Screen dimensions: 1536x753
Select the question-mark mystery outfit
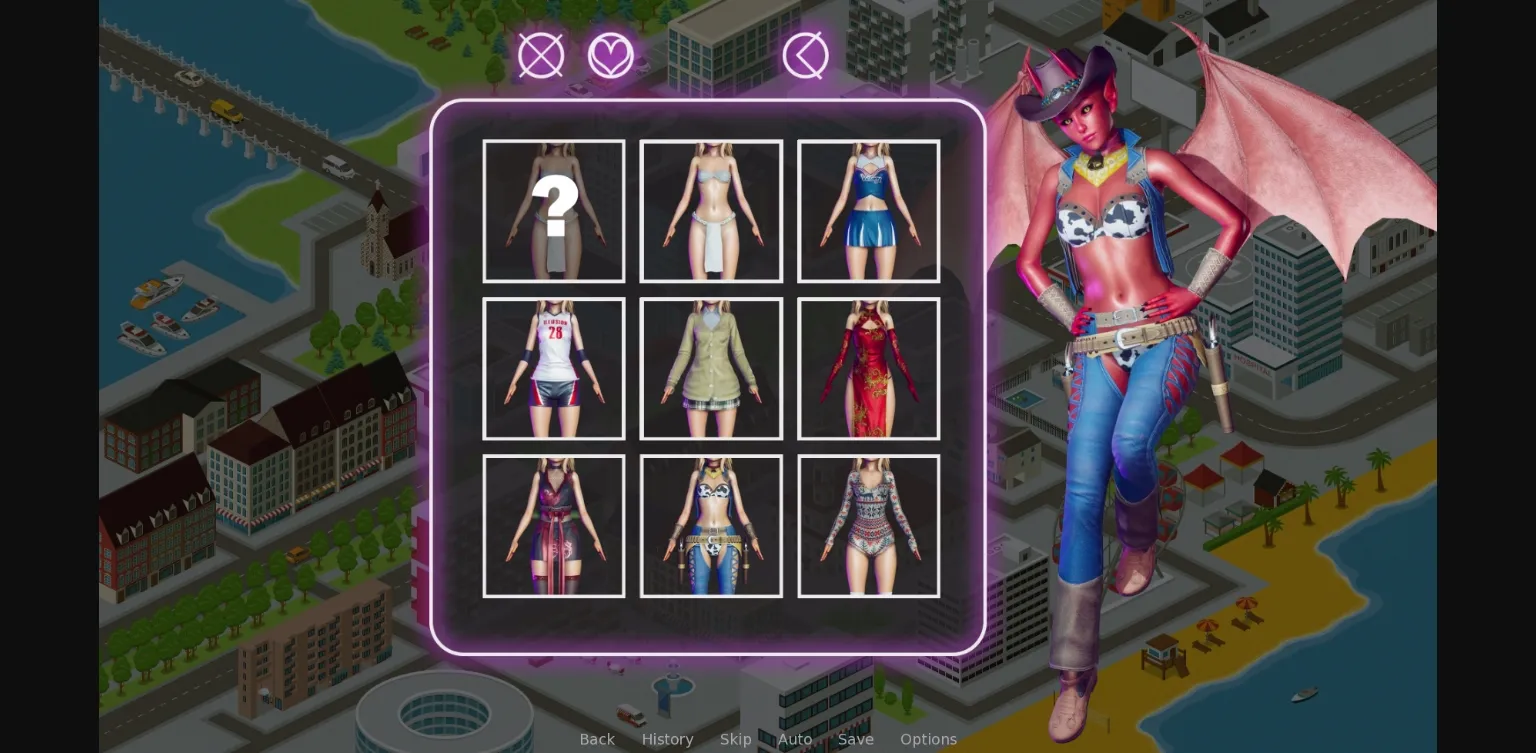click(x=553, y=211)
